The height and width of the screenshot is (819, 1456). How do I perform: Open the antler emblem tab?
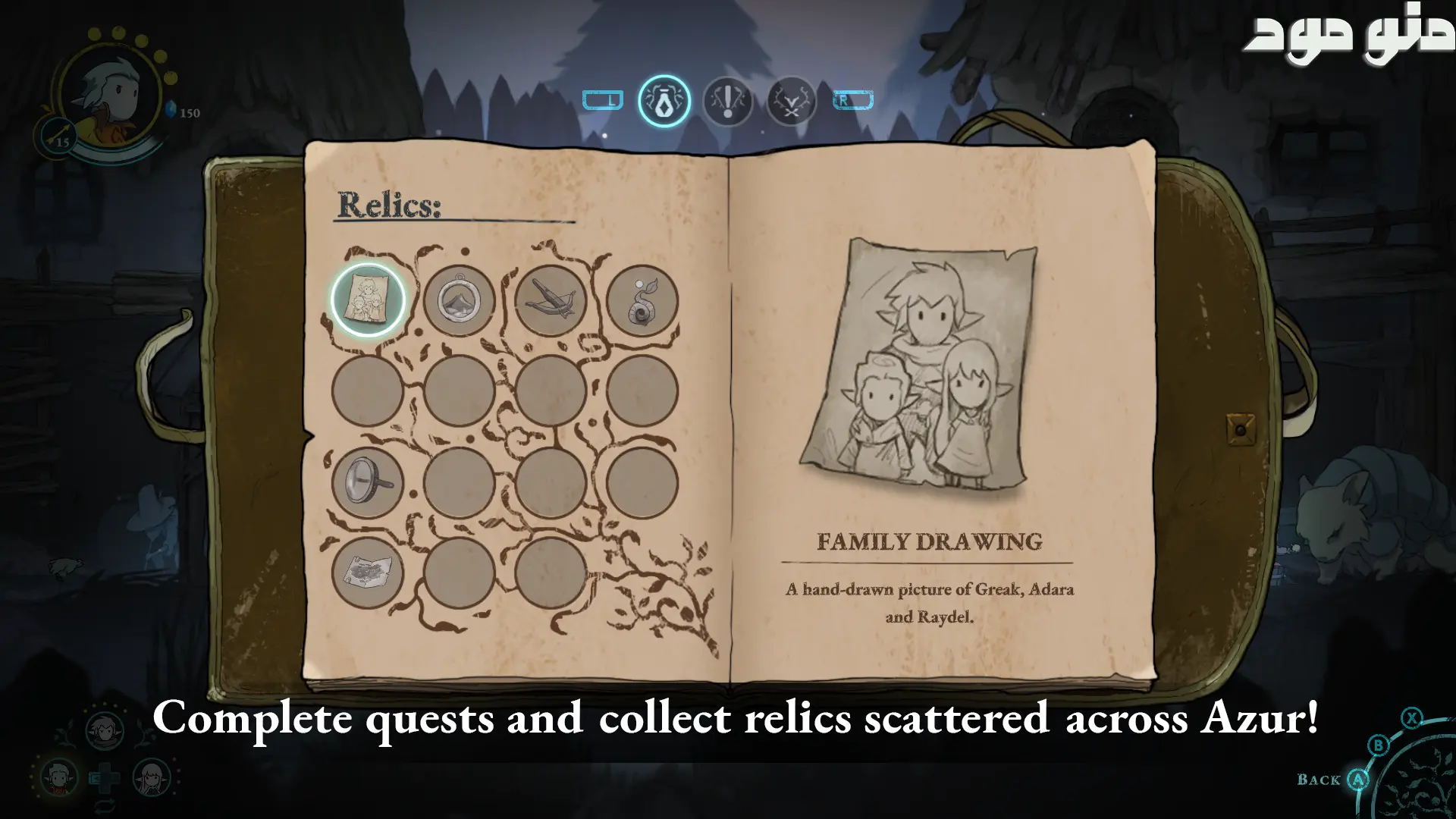click(x=791, y=101)
